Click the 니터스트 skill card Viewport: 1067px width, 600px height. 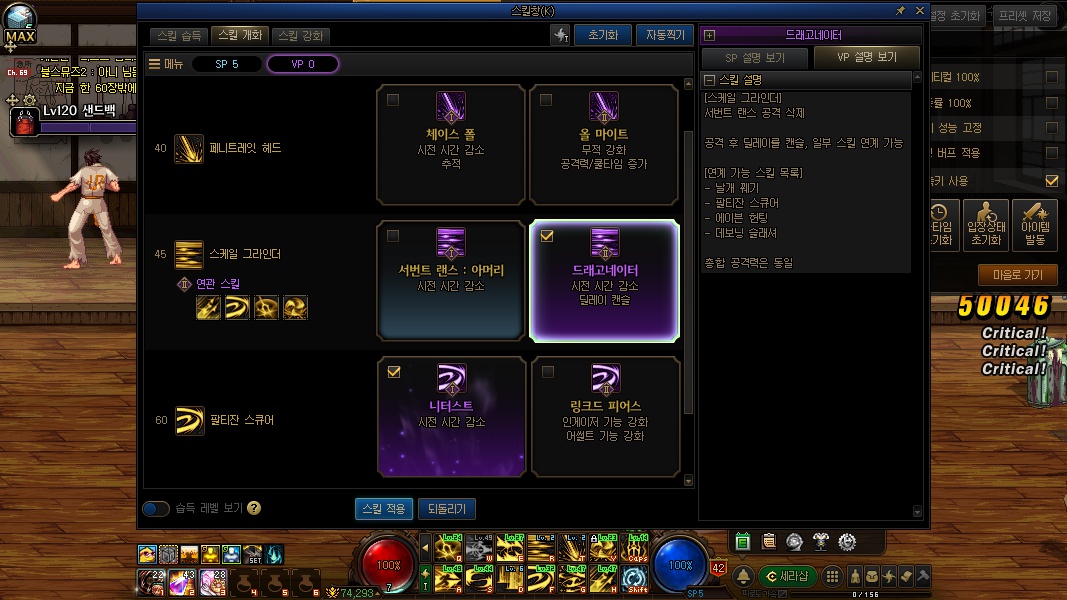(450, 416)
